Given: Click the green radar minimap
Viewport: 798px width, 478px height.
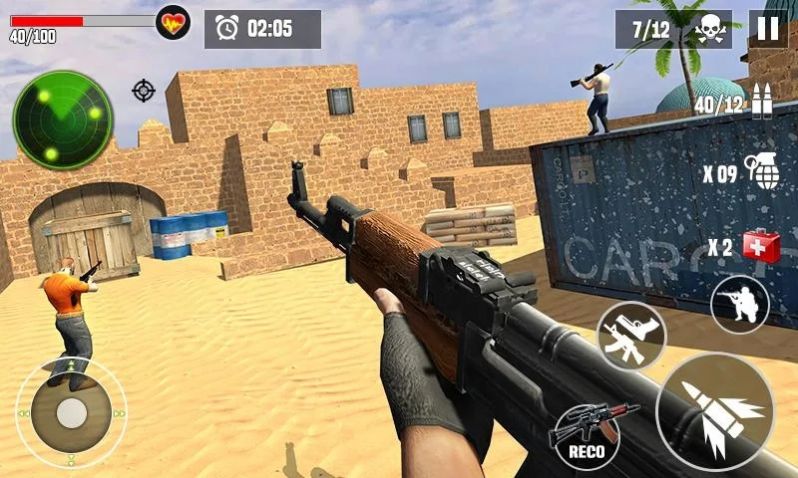Looking at the screenshot, I should coord(62,120).
